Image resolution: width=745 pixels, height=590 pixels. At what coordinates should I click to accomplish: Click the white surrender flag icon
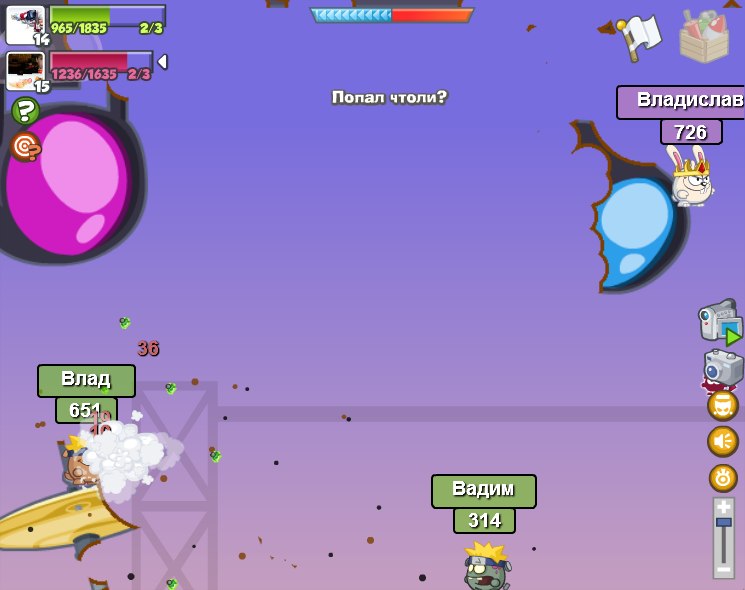point(639,37)
